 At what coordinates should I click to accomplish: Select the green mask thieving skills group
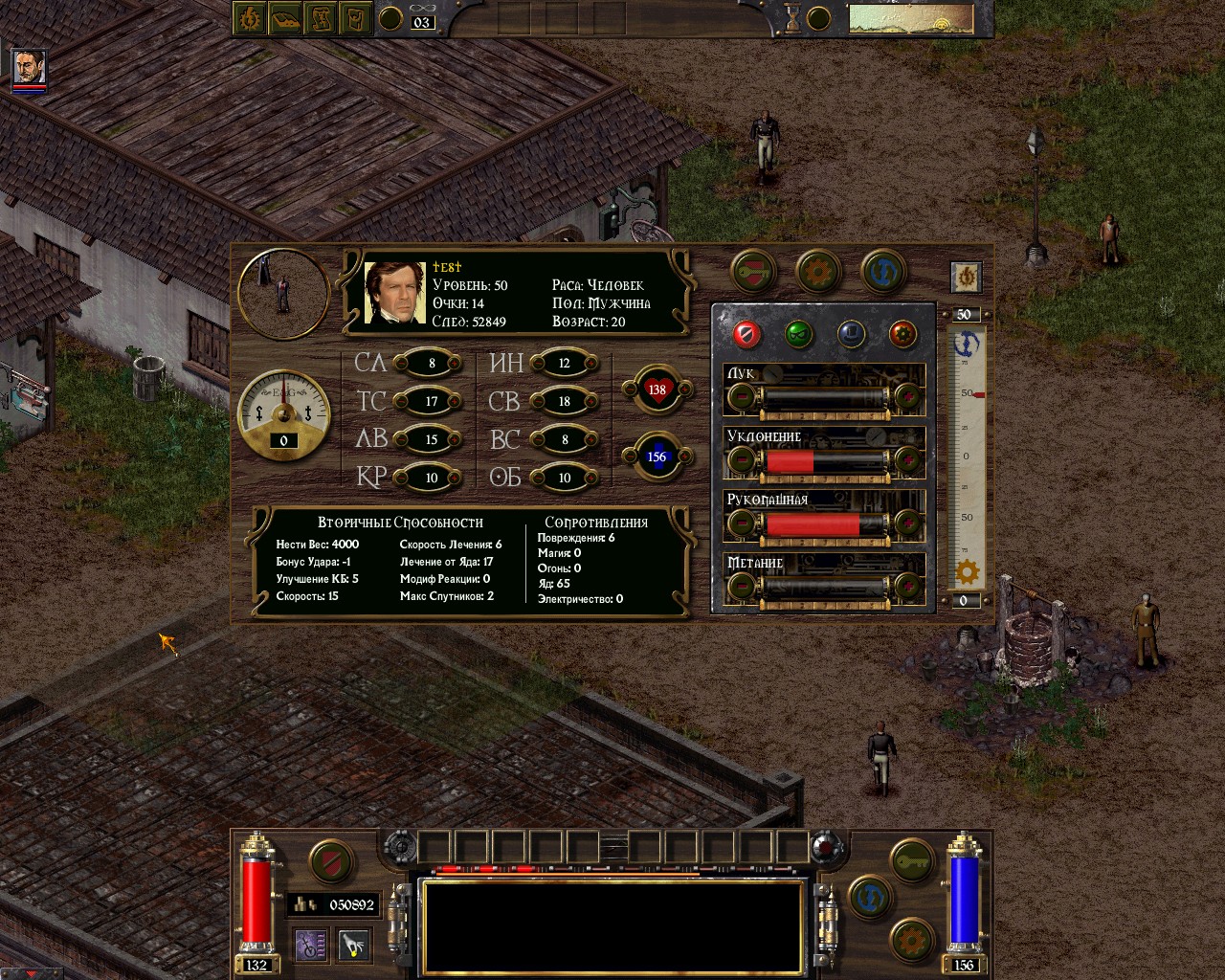[798, 334]
